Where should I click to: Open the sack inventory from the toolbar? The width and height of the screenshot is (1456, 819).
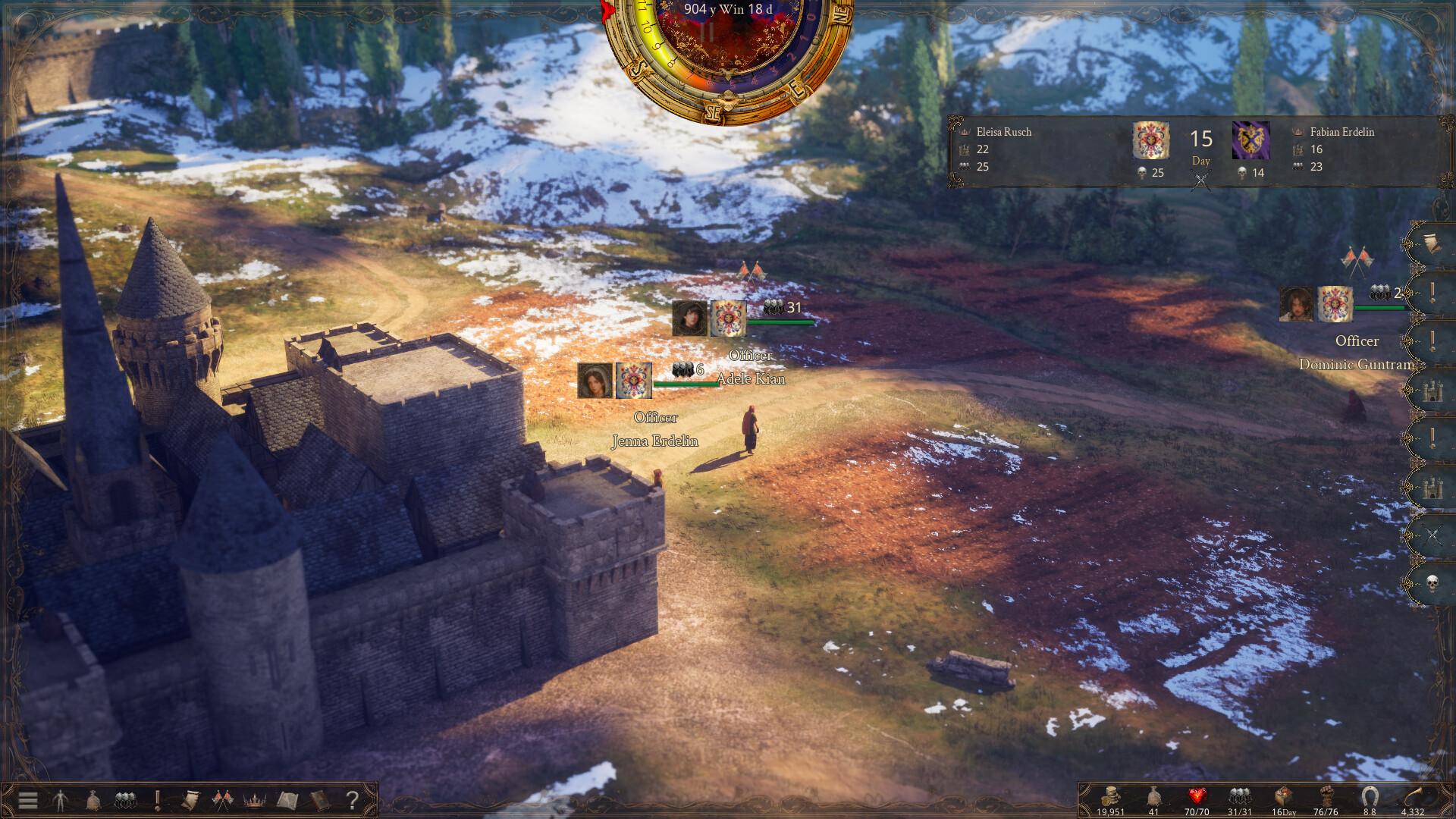click(x=92, y=800)
